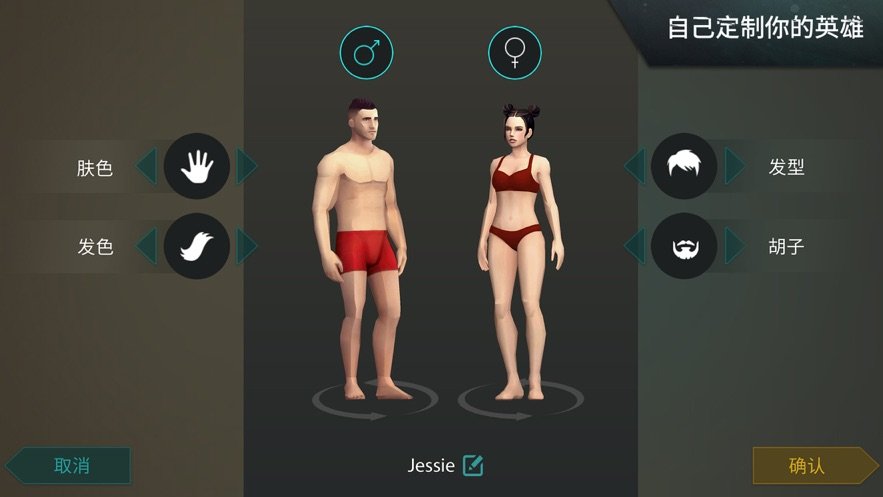
Task: Click the right arrow for 发色 hair color
Action: pos(246,245)
